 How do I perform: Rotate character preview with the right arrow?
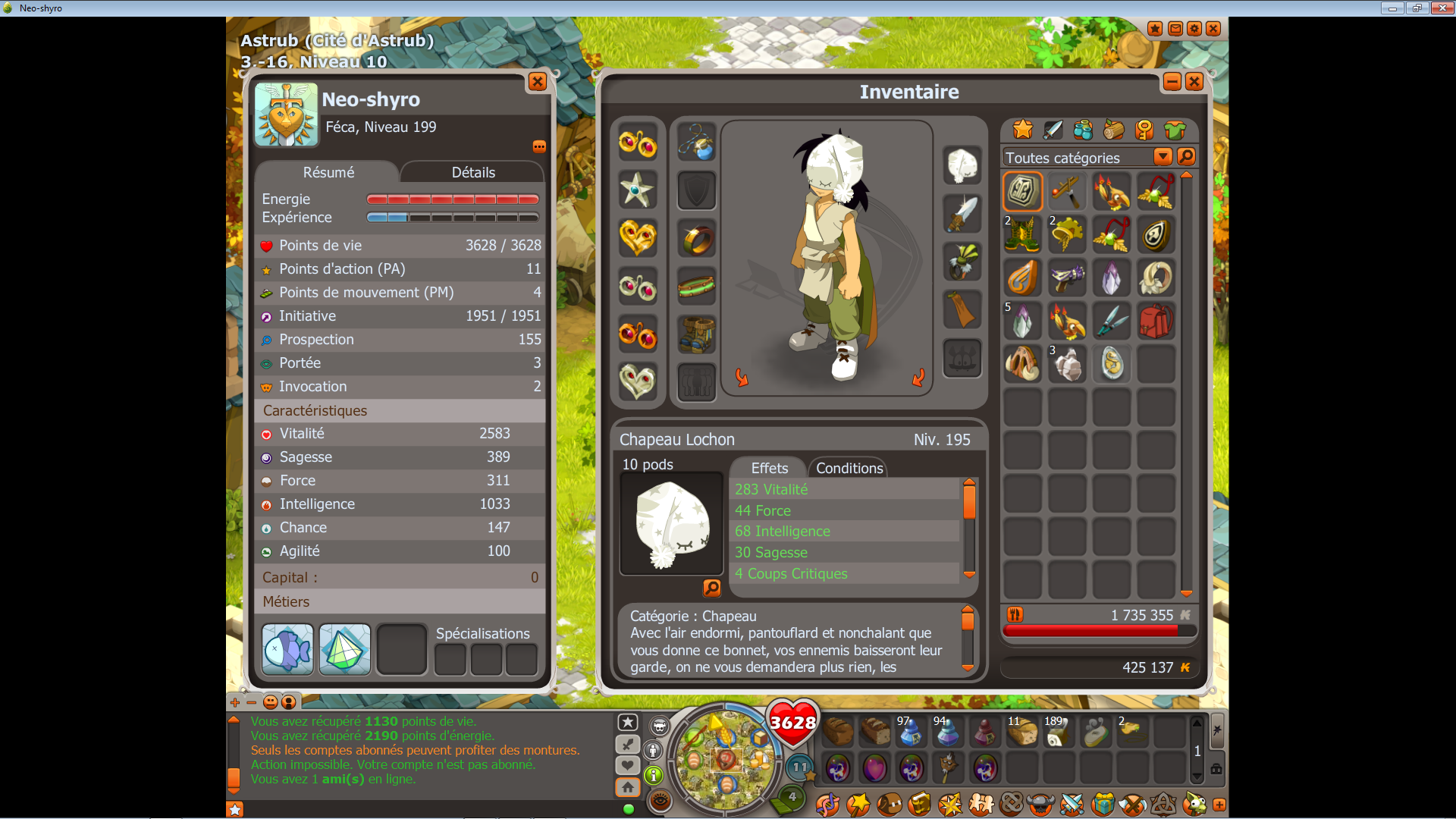[x=918, y=378]
